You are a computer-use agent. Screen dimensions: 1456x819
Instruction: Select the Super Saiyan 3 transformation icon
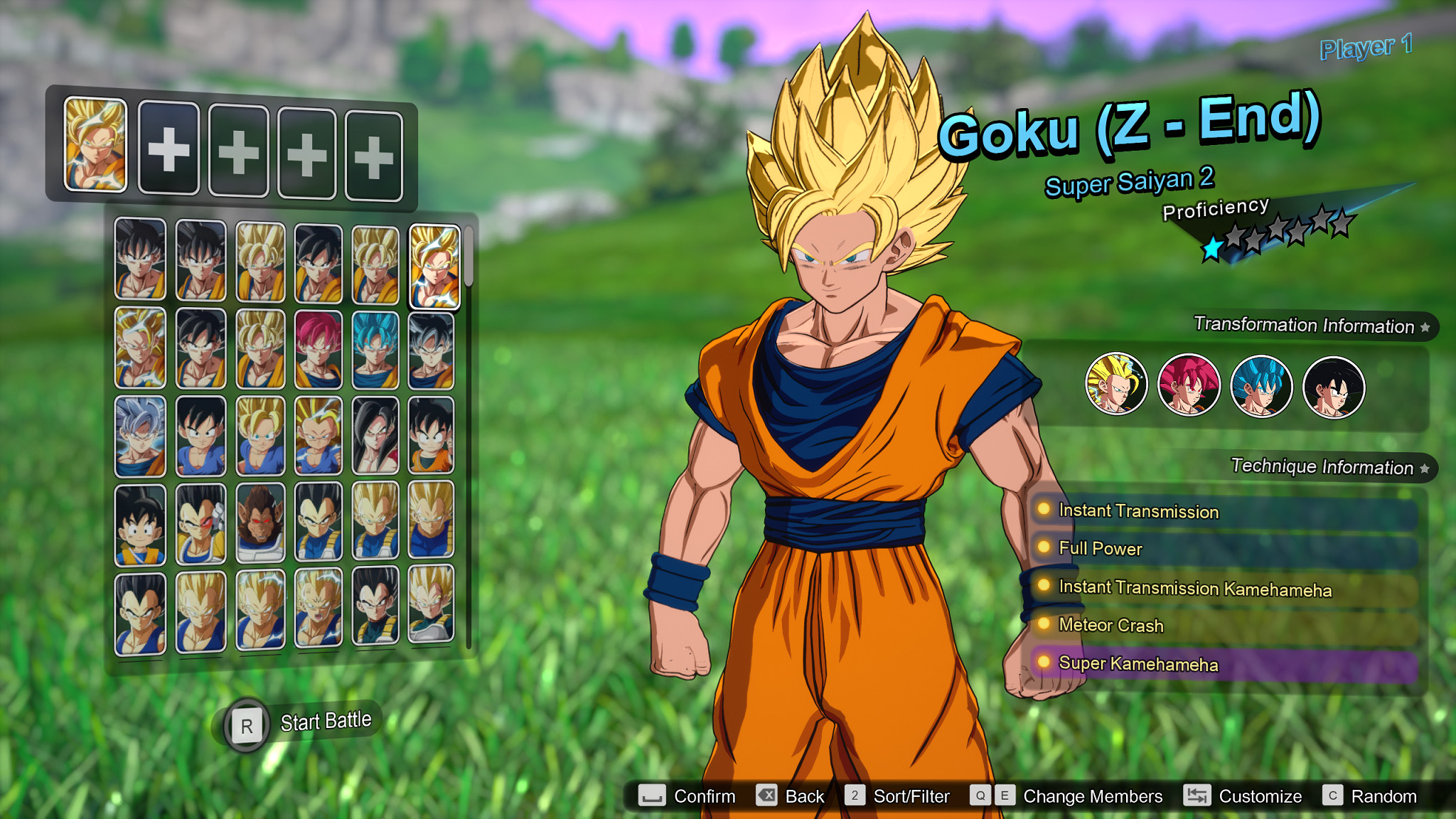tap(1117, 383)
